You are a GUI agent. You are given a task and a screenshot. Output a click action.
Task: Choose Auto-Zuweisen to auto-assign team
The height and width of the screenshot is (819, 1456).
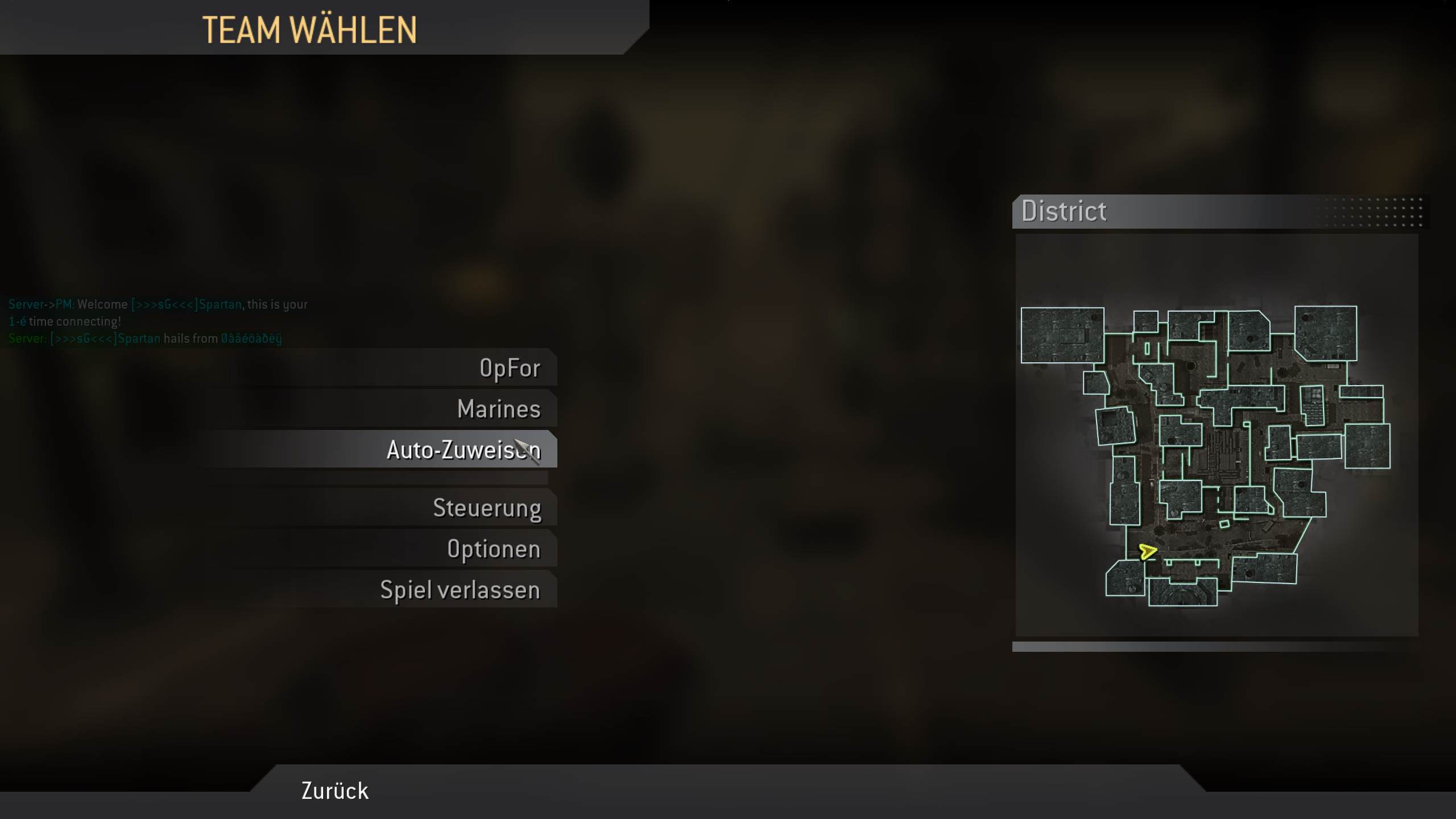464,449
